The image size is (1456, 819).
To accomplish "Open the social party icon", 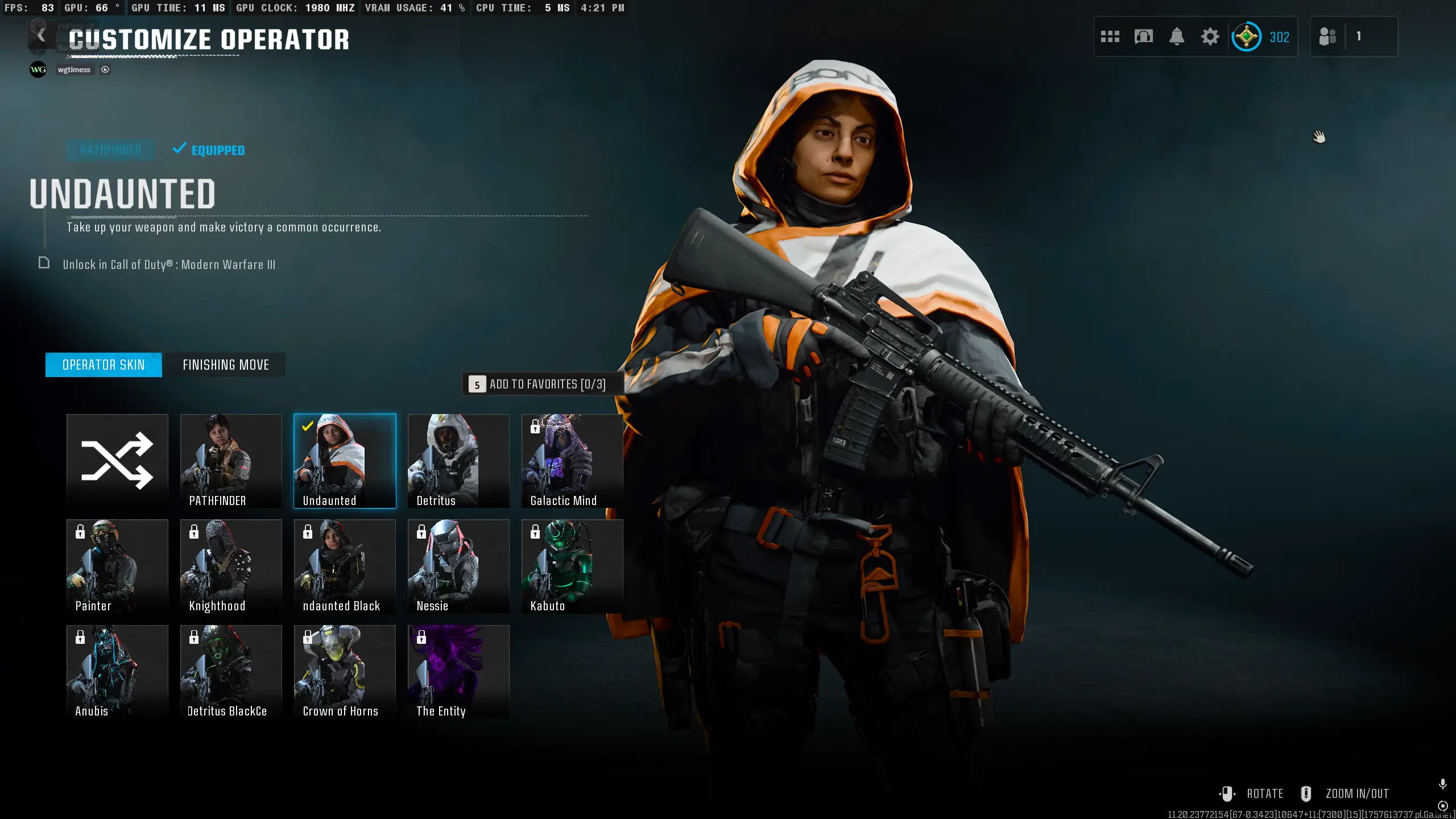I will click(x=1327, y=37).
